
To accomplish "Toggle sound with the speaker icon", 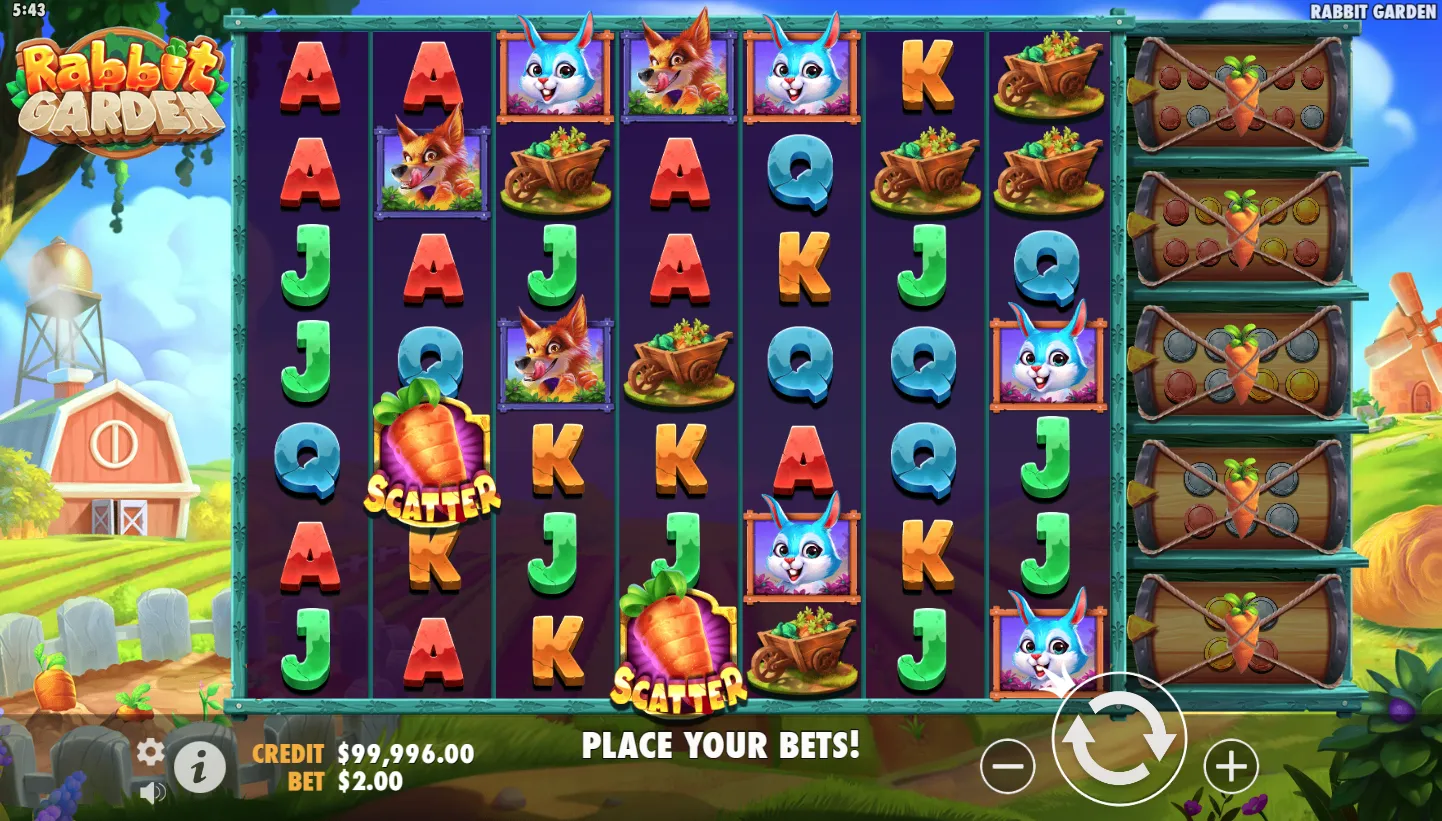I will (x=152, y=793).
